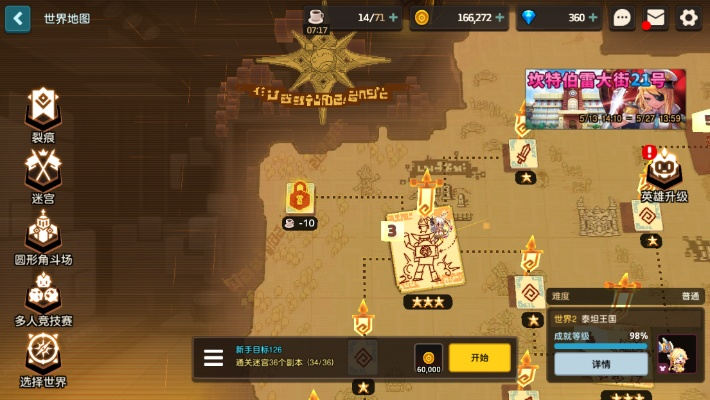
Task: Select the locked stage costing 10 coffee
Action: (x=299, y=198)
